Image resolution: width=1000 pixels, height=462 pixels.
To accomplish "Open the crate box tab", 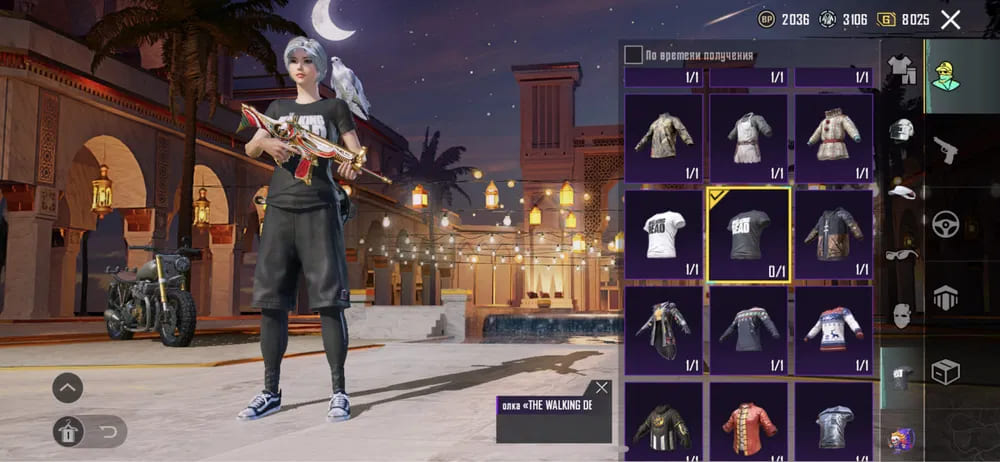I will (x=945, y=372).
